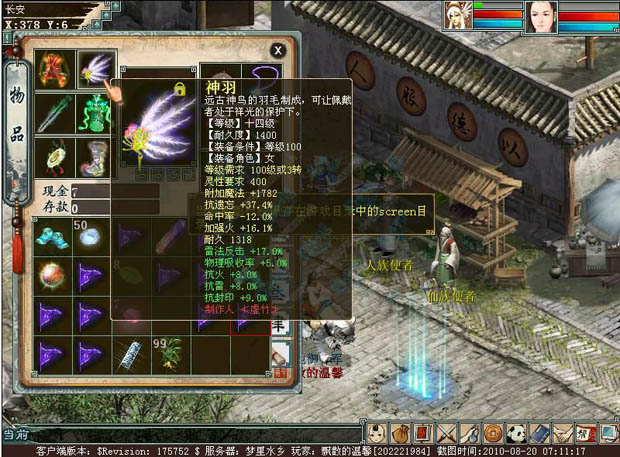This screenshot has height=457, width=620.
Task: Open the panda icon on toolbar
Action: coord(517,434)
